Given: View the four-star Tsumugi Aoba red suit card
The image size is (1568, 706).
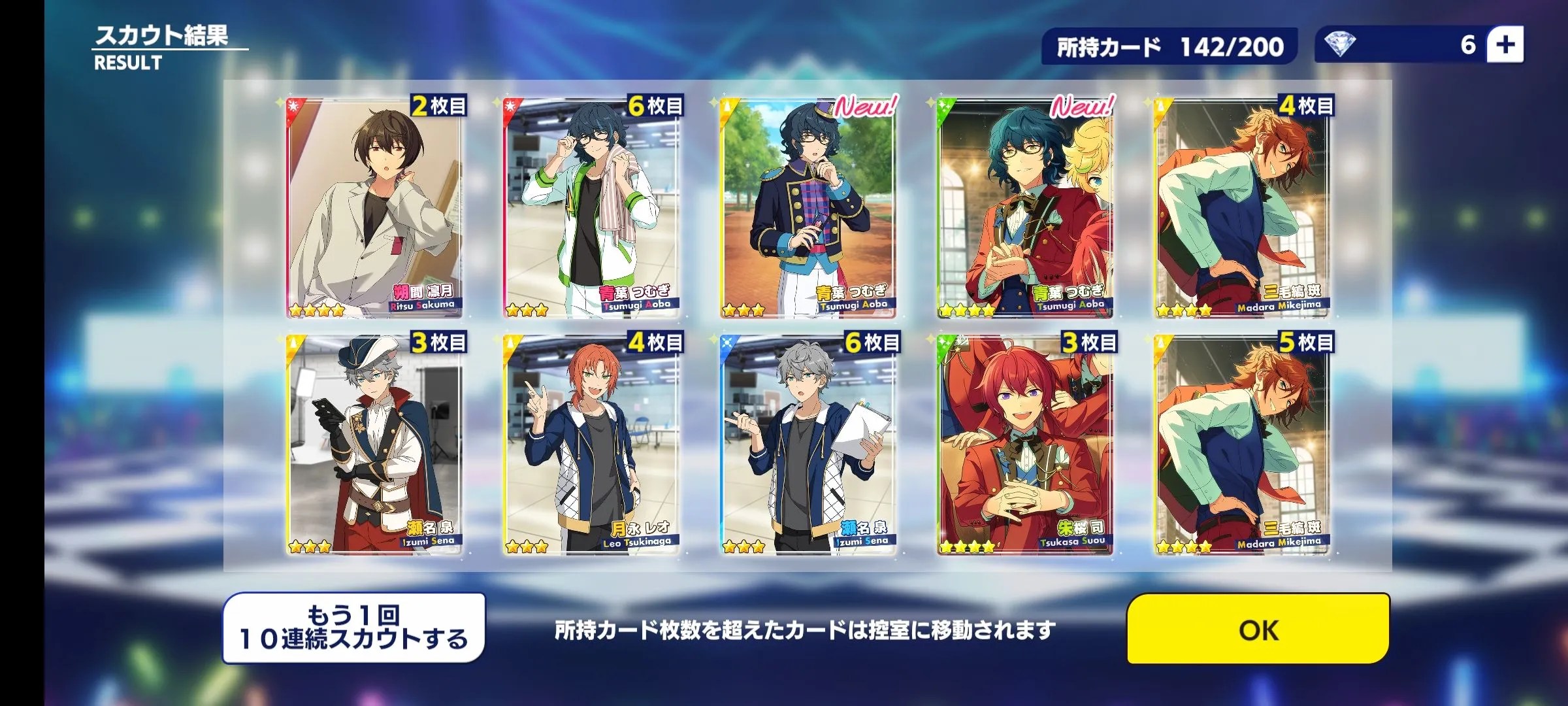Looking at the screenshot, I should click(x=1025, y=208).
